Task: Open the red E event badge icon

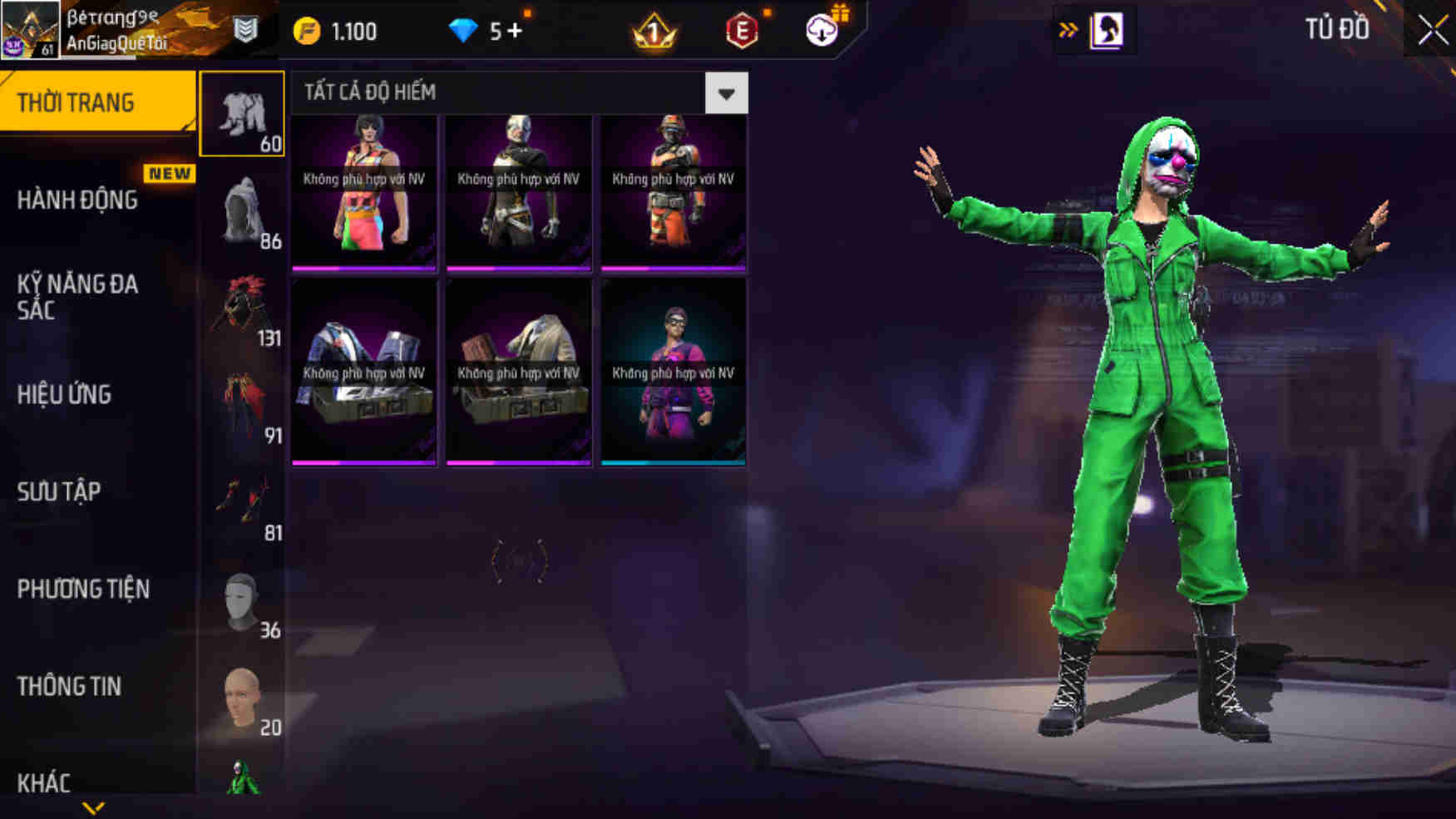Action: [743, 31]
